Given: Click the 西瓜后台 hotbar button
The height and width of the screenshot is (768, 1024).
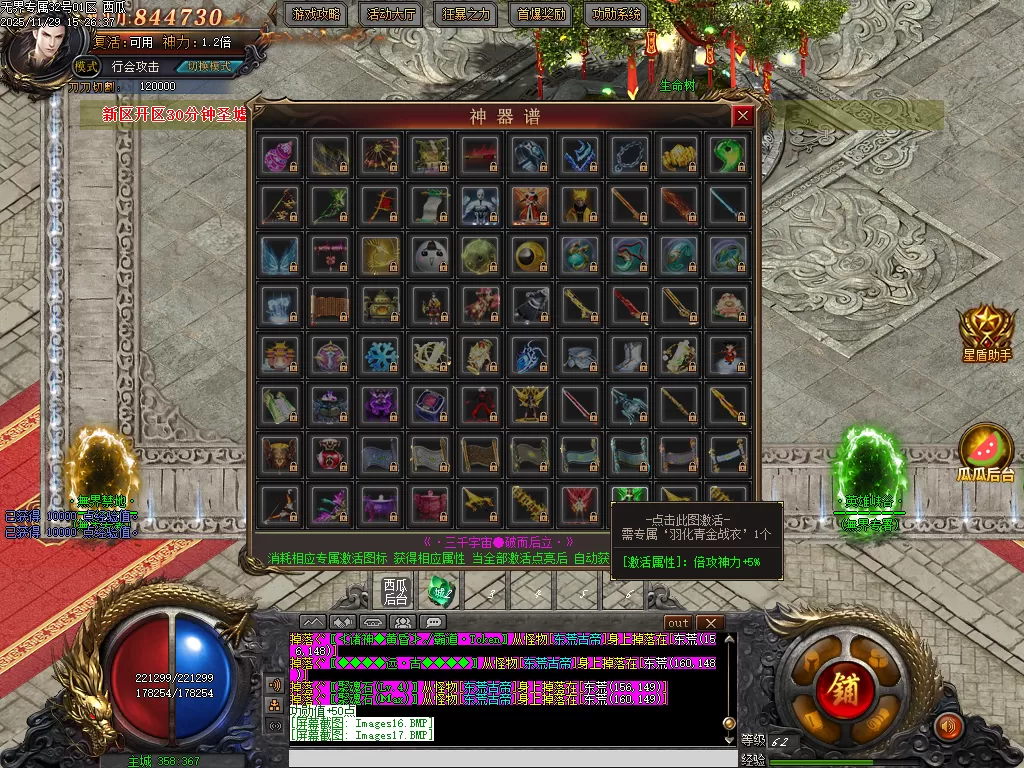Looking at the screenshot, I should click(396, 590).
